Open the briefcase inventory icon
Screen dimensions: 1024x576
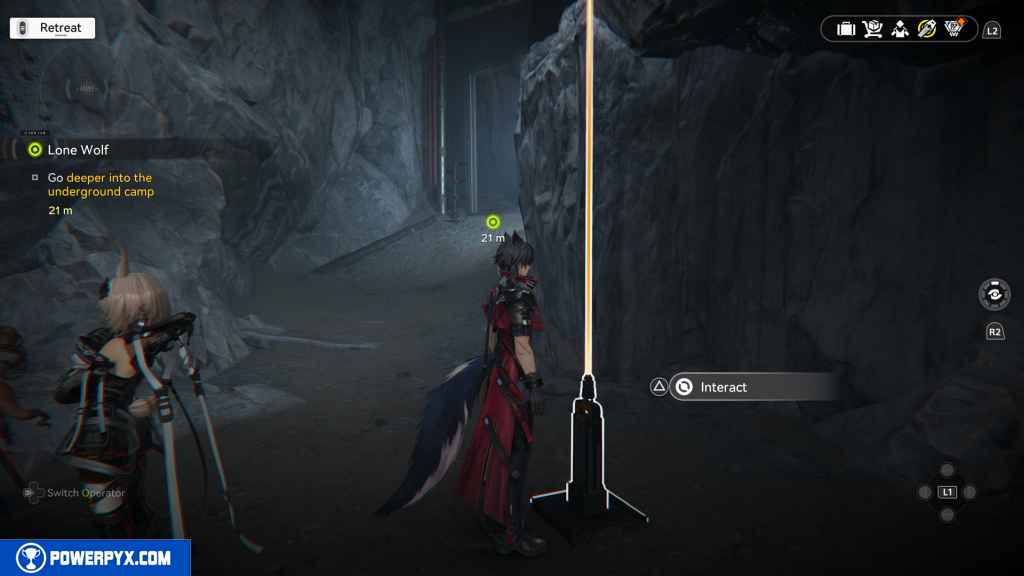(846, 29)
